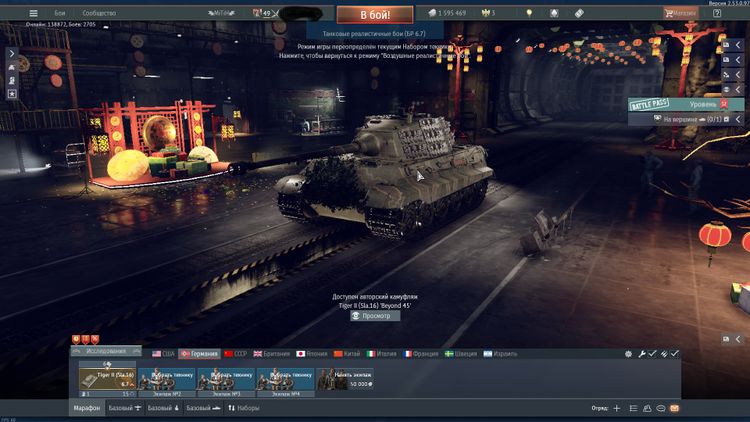The image size is (750, 422).
Task: Select the США nation tab
Action: (x=162, y=354)
